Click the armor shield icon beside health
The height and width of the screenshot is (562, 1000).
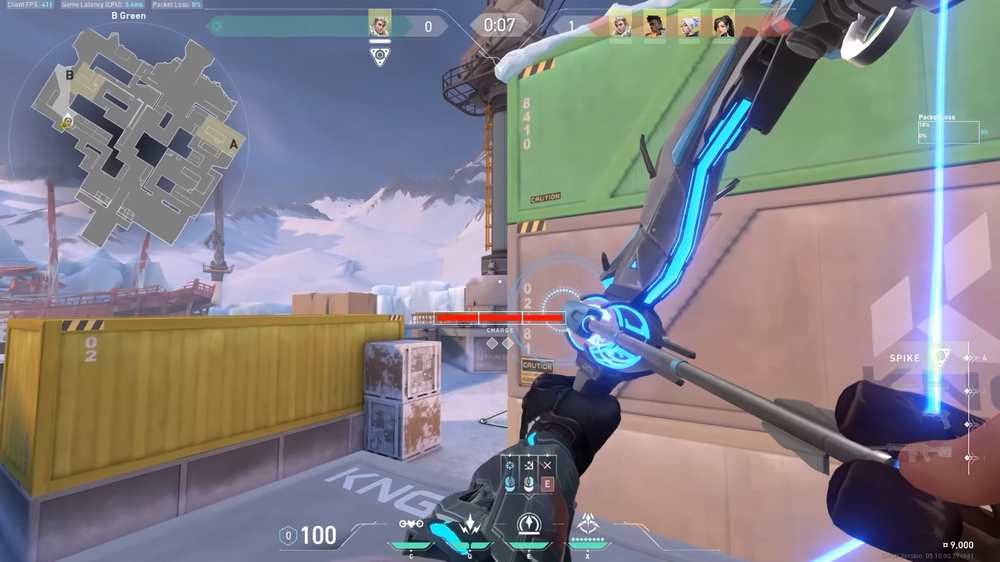tap(288, 536)
